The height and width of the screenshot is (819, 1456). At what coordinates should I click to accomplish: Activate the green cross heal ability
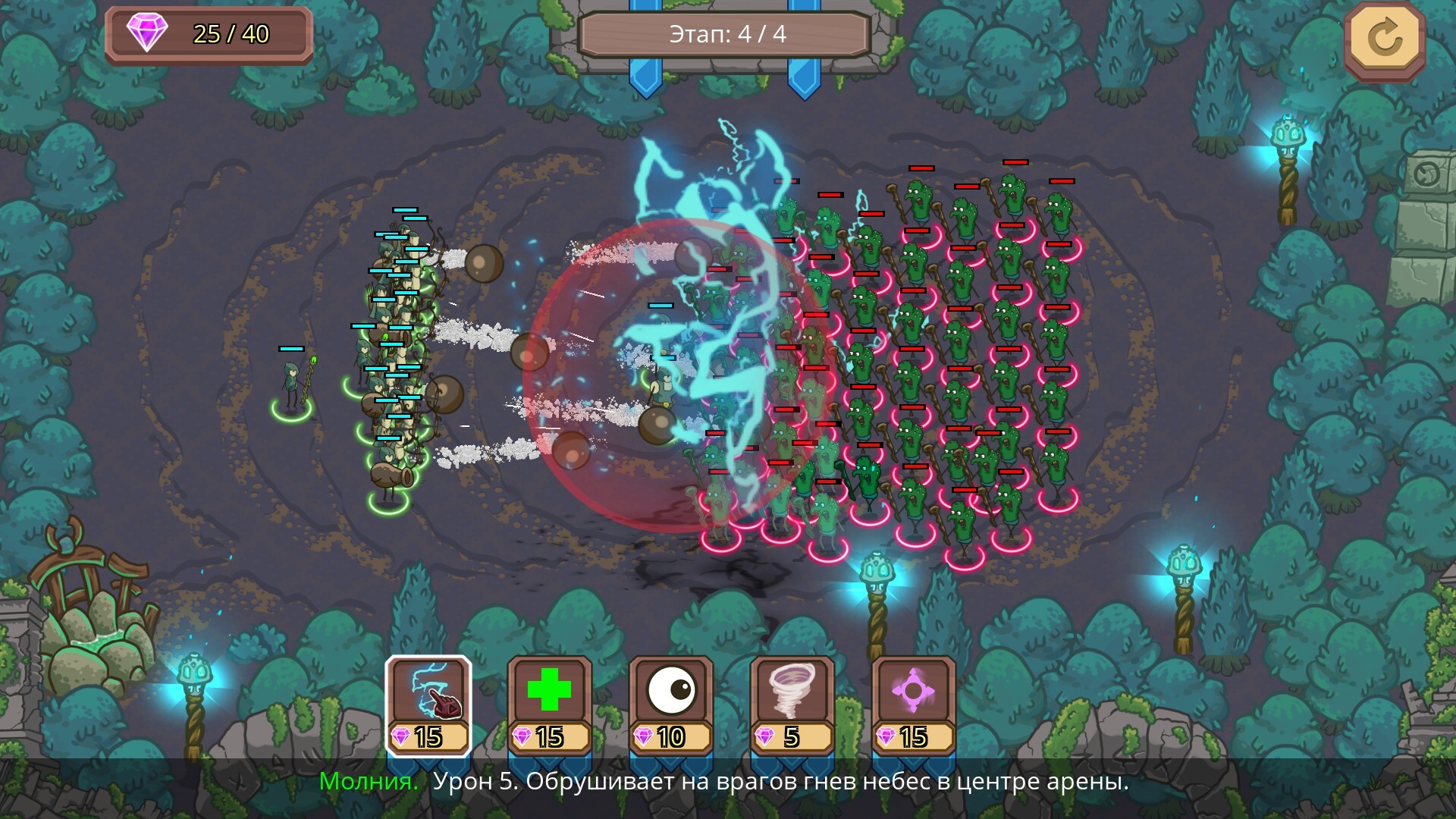coord(550,705)
